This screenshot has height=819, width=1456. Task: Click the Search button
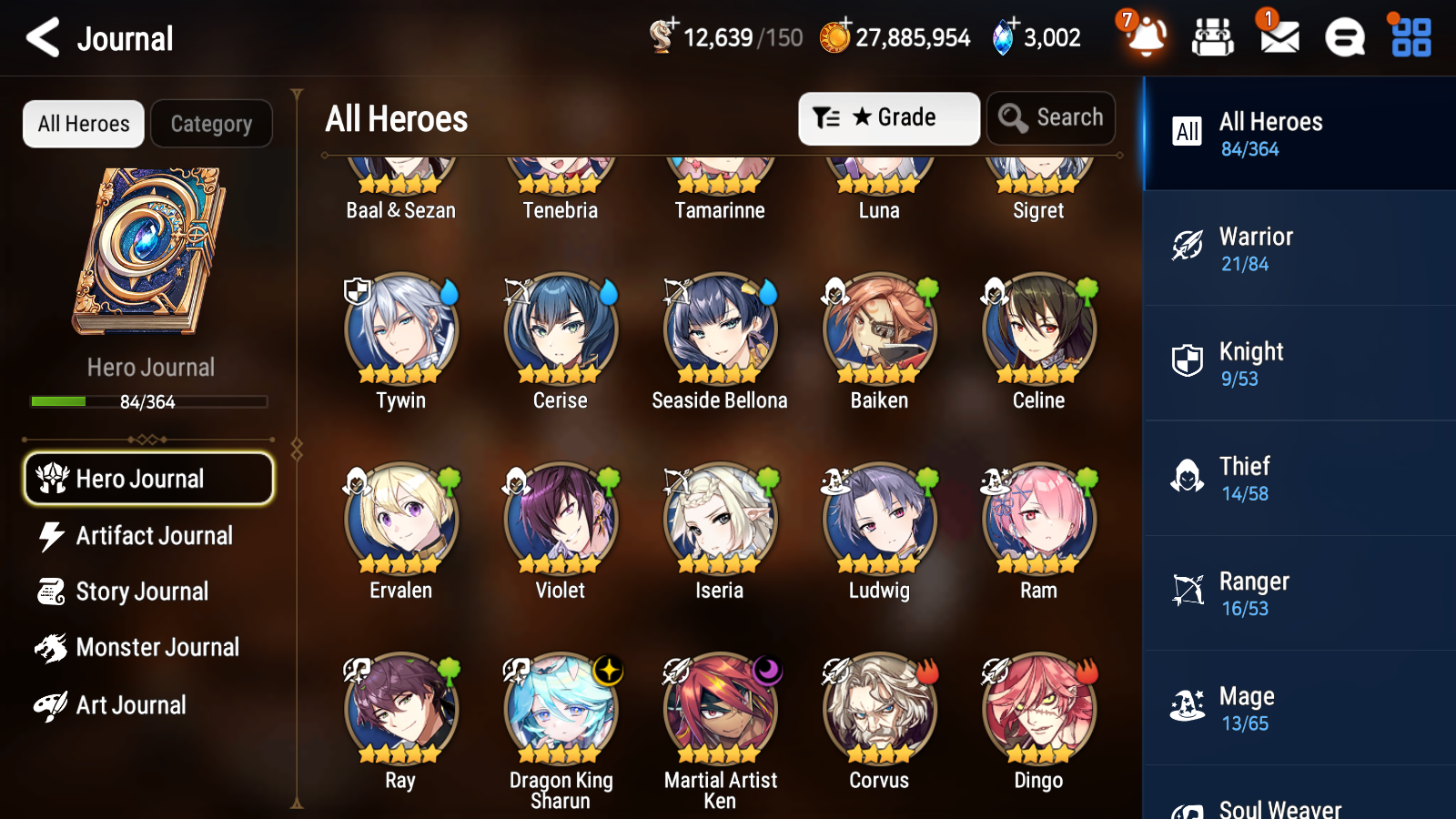(x=1051, y=117)
